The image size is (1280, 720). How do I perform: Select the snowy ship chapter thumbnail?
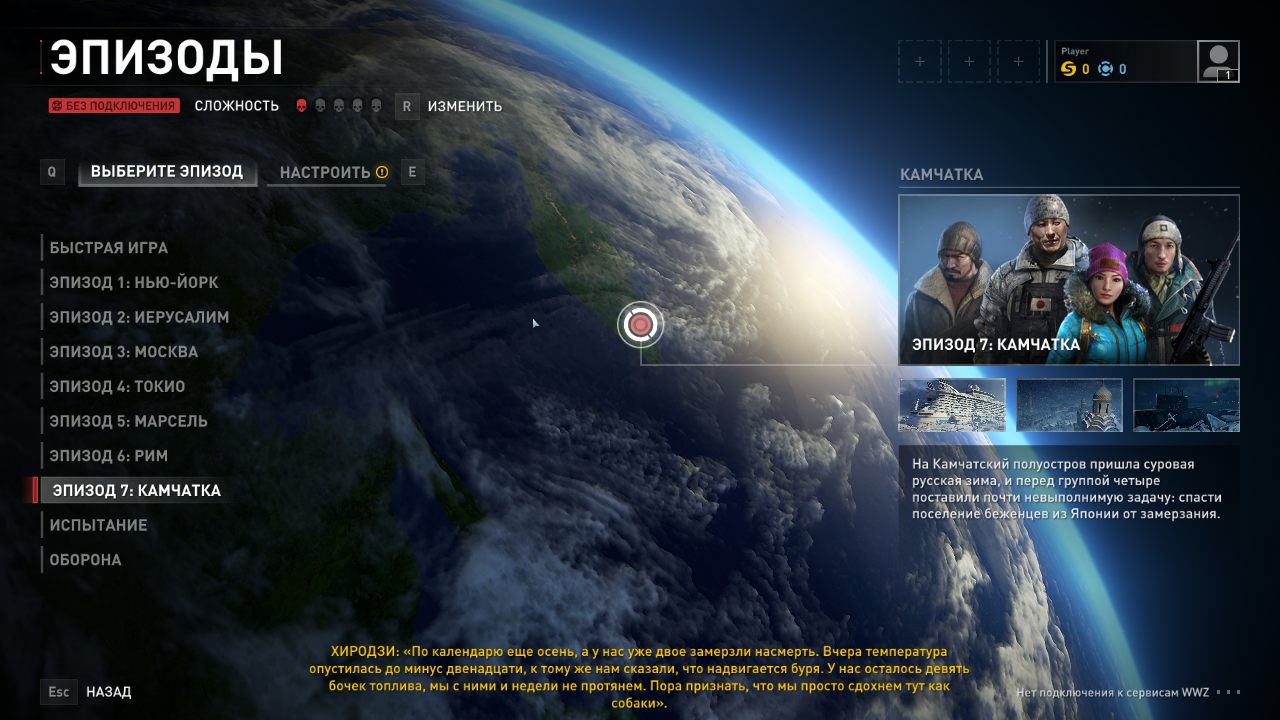(x=952, y=405)
